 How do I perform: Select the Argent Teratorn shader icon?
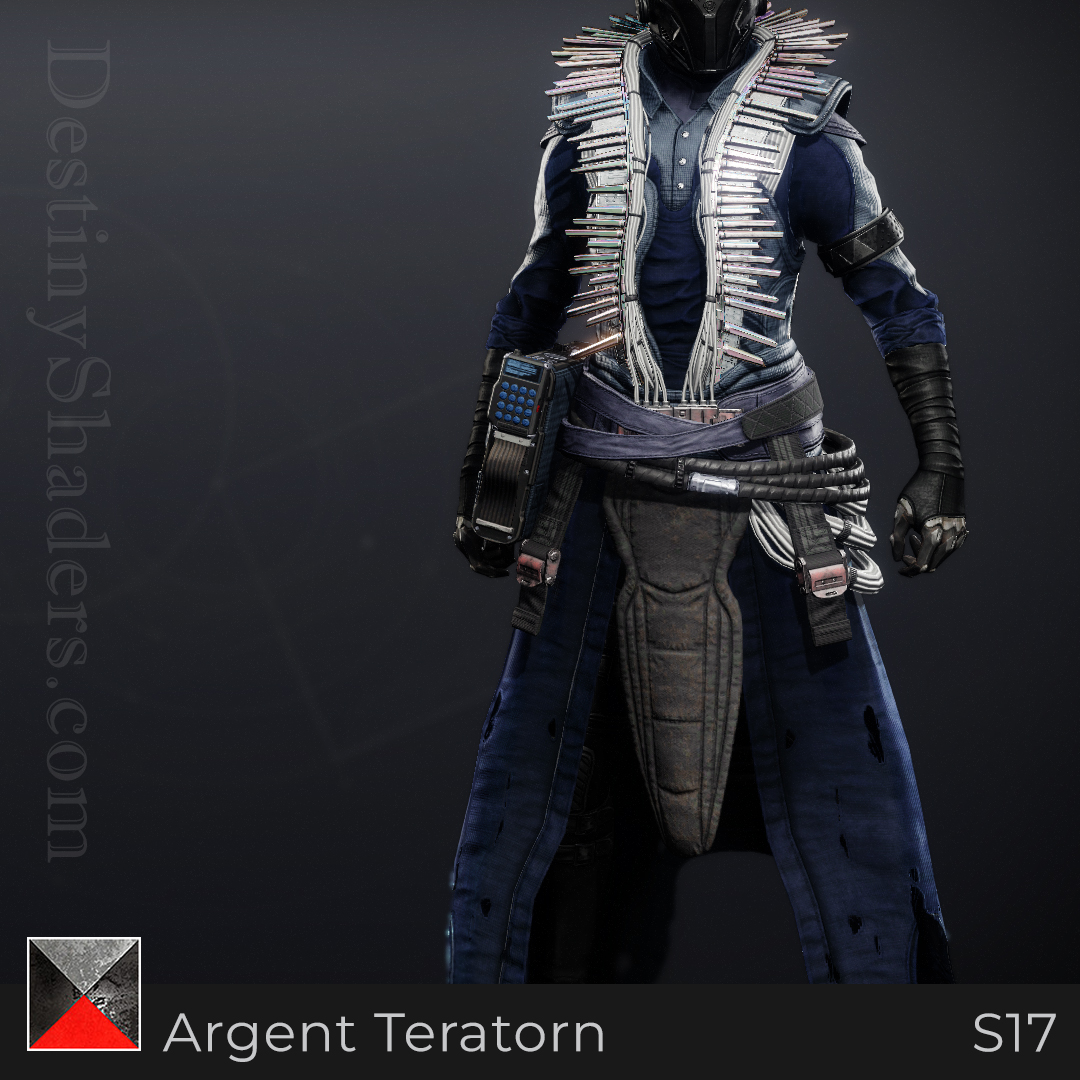point(84,994)
